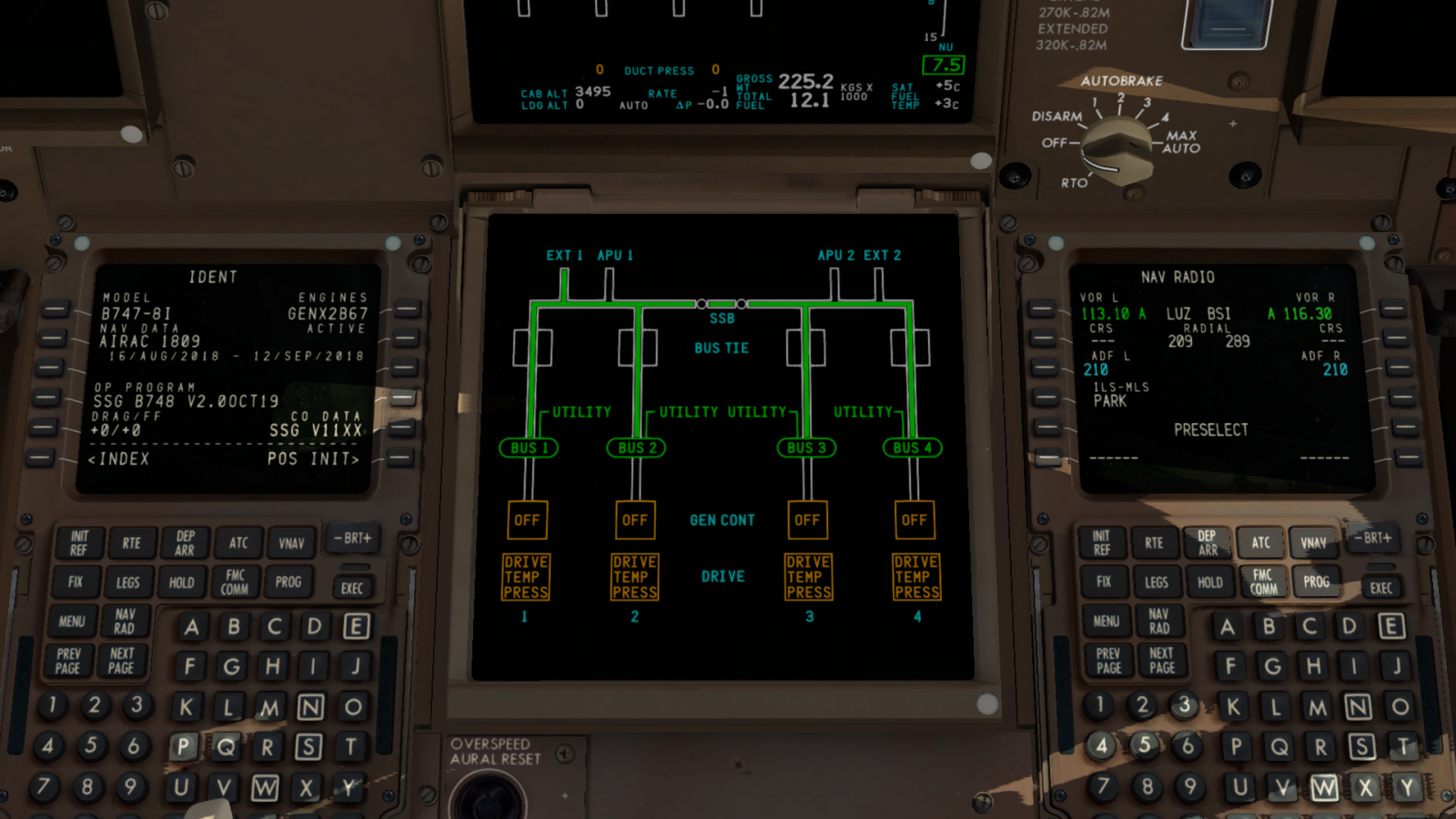Activate EXEC key on the right CDU
Viewport: 1456px width, 819px height.
(1381, 588)
